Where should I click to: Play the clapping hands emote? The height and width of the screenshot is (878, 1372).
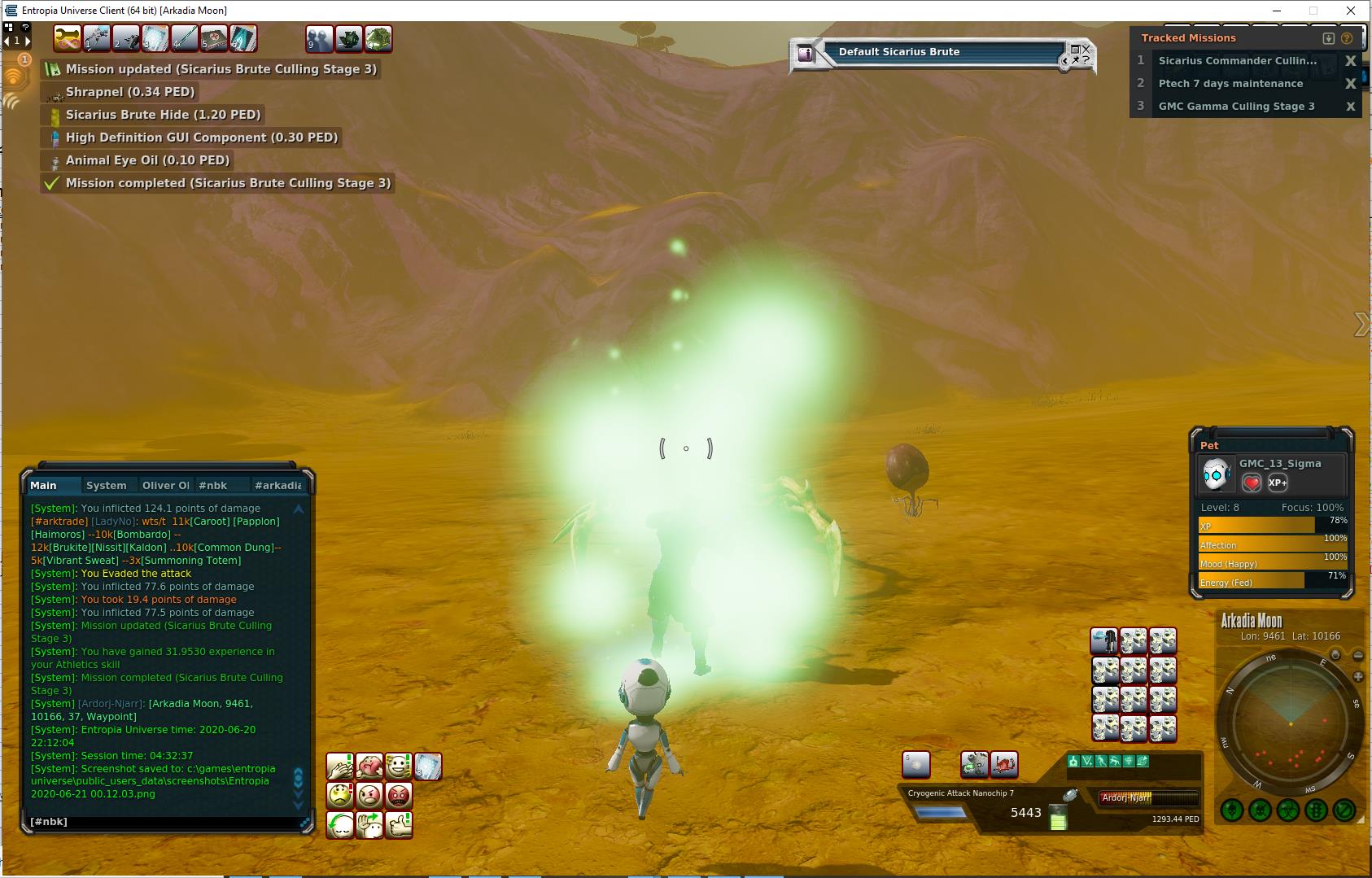(340, 766)
